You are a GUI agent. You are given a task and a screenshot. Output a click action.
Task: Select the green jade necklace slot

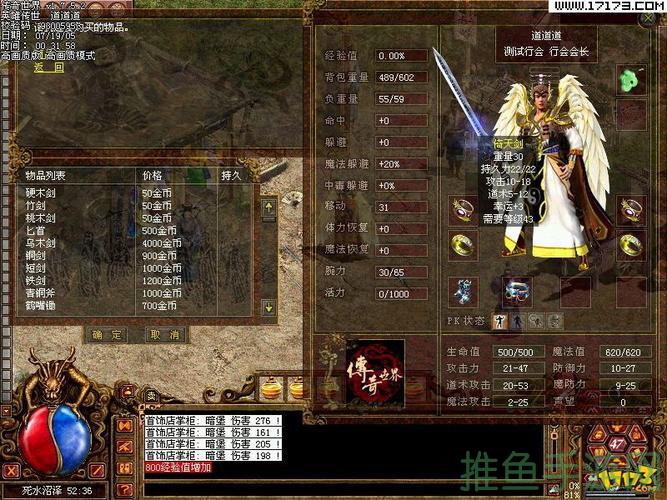click(x=631, y=79)
